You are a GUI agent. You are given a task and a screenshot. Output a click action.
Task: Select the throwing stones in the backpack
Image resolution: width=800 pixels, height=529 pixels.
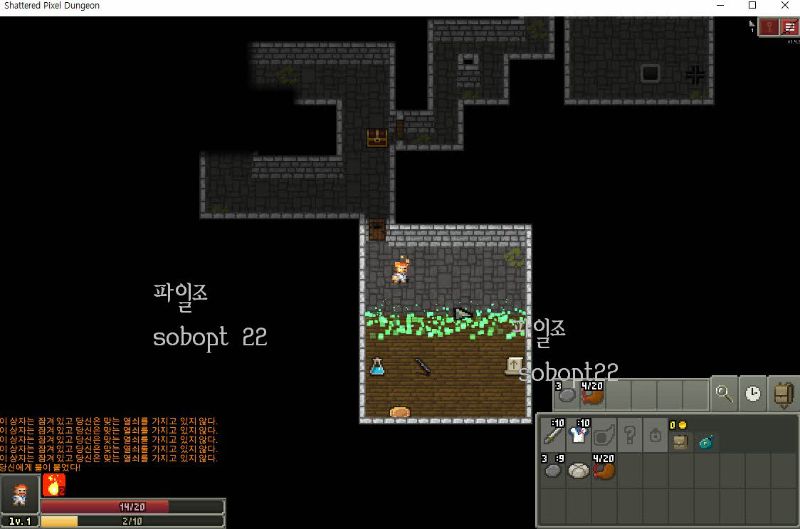pyautogui.click(x=553, y=469)
